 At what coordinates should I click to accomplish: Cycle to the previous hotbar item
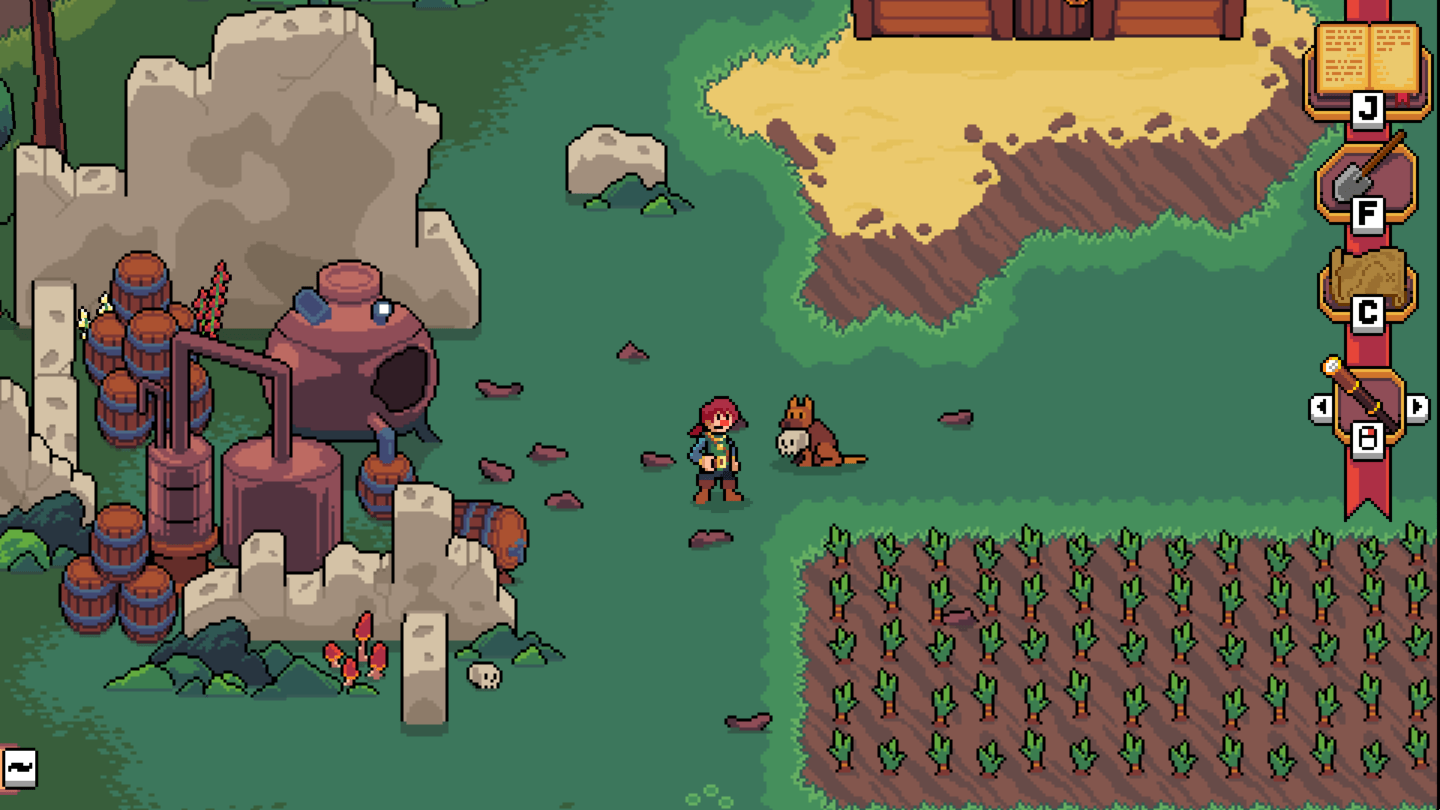tap(1322, 406)
